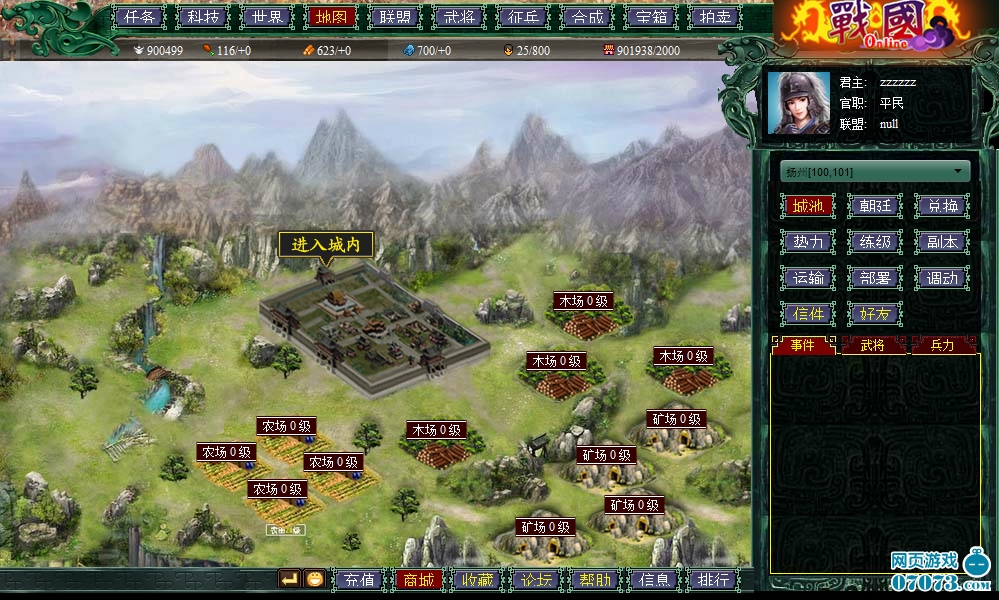This screenshot has width=999, height=600.
Task: Open the 任务 quest menu
Action: click(139, 17)
